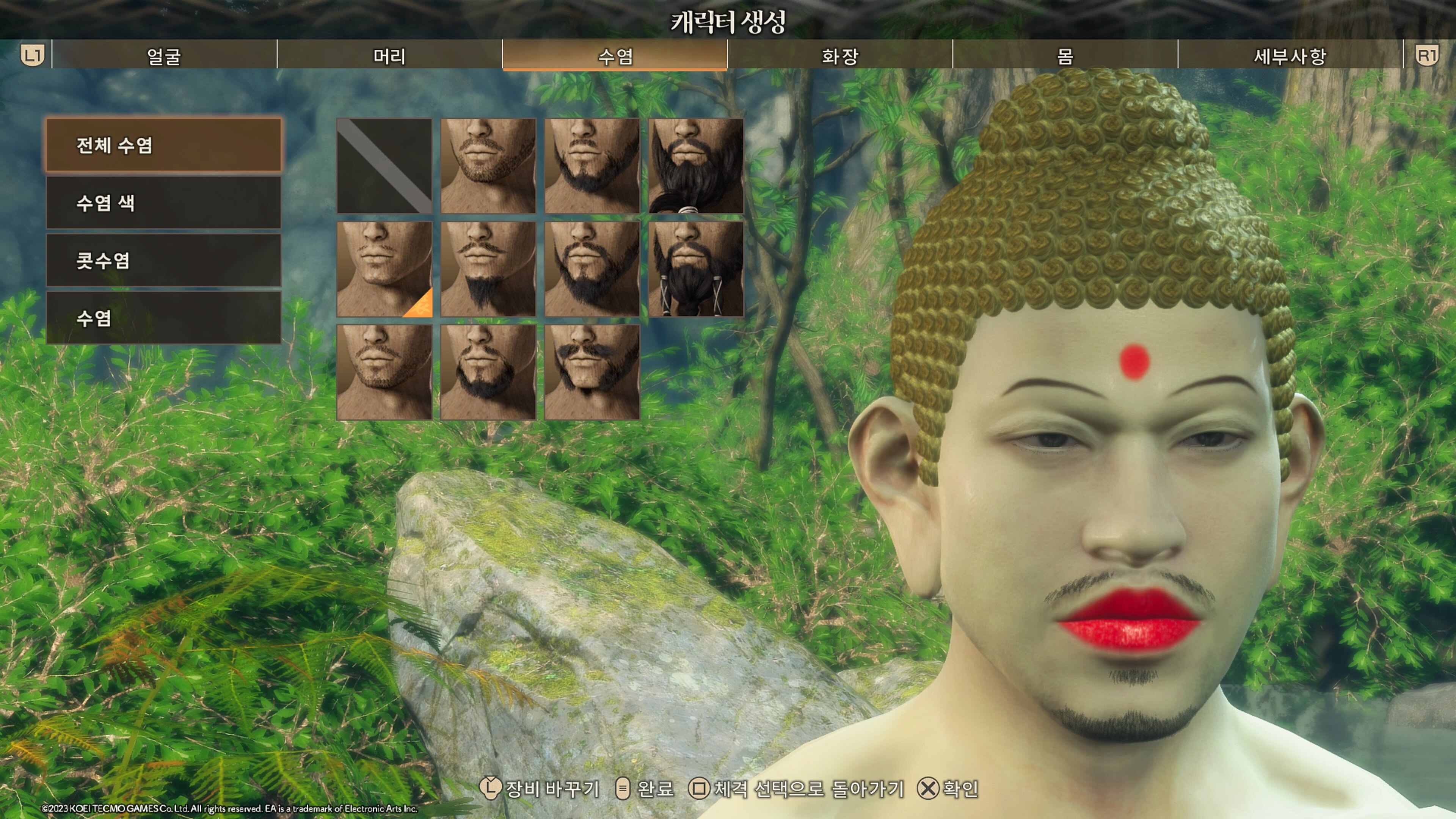The image size is (1456, 819).
Task: Select the 전체 수염 menu entry
Action: coord(163,145)
